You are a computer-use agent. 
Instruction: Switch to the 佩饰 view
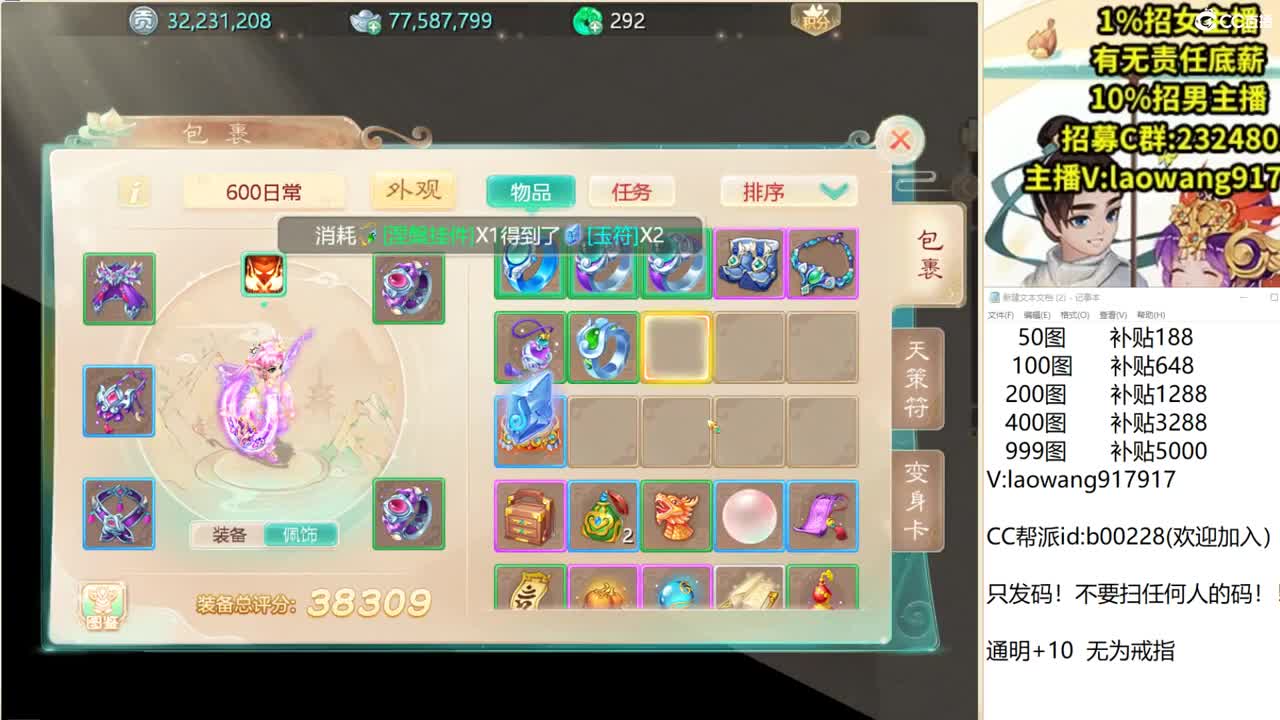click(300, 536)
